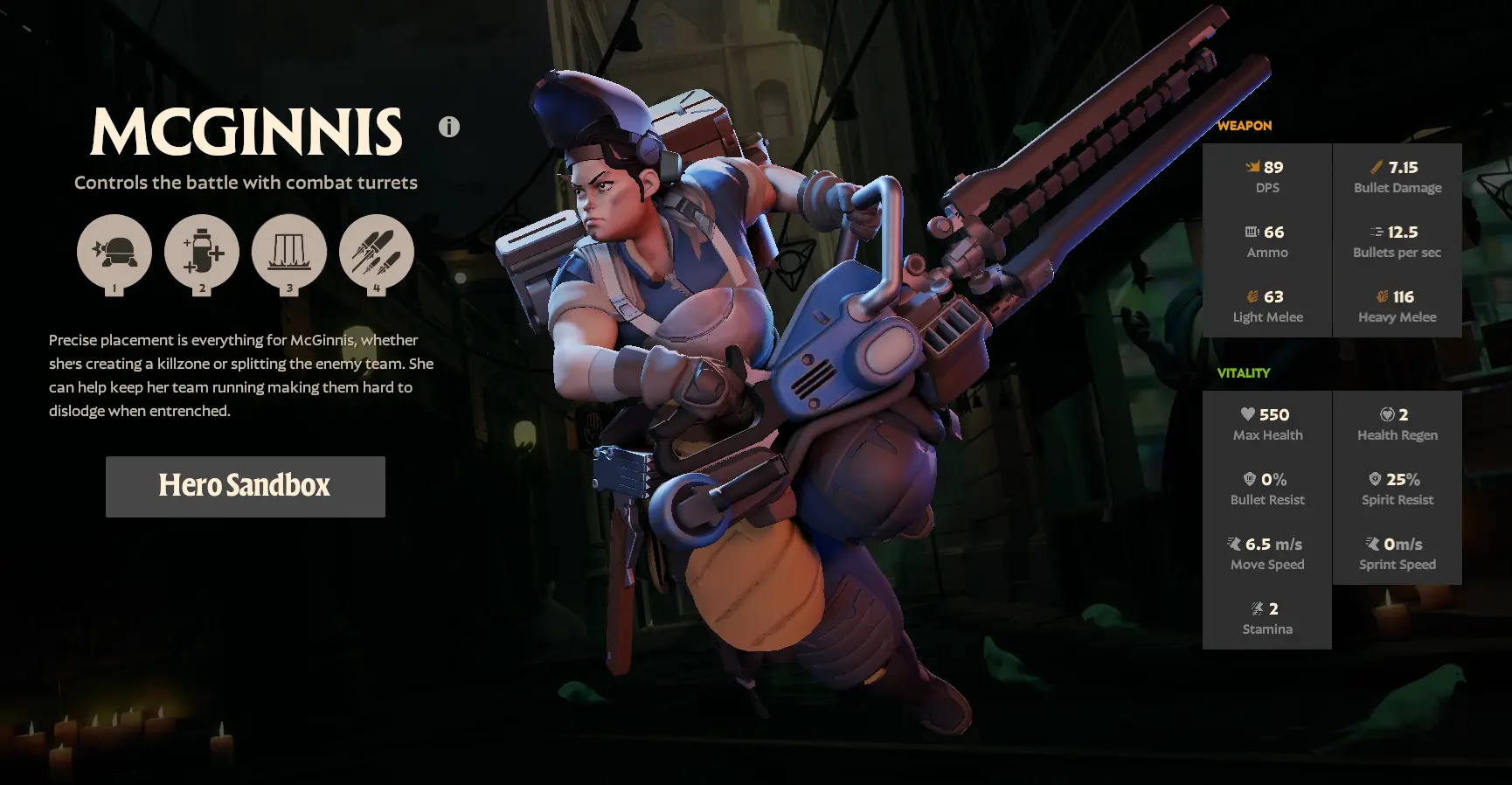Select the Spectral Wall ability icon

[x=289, y=252]
